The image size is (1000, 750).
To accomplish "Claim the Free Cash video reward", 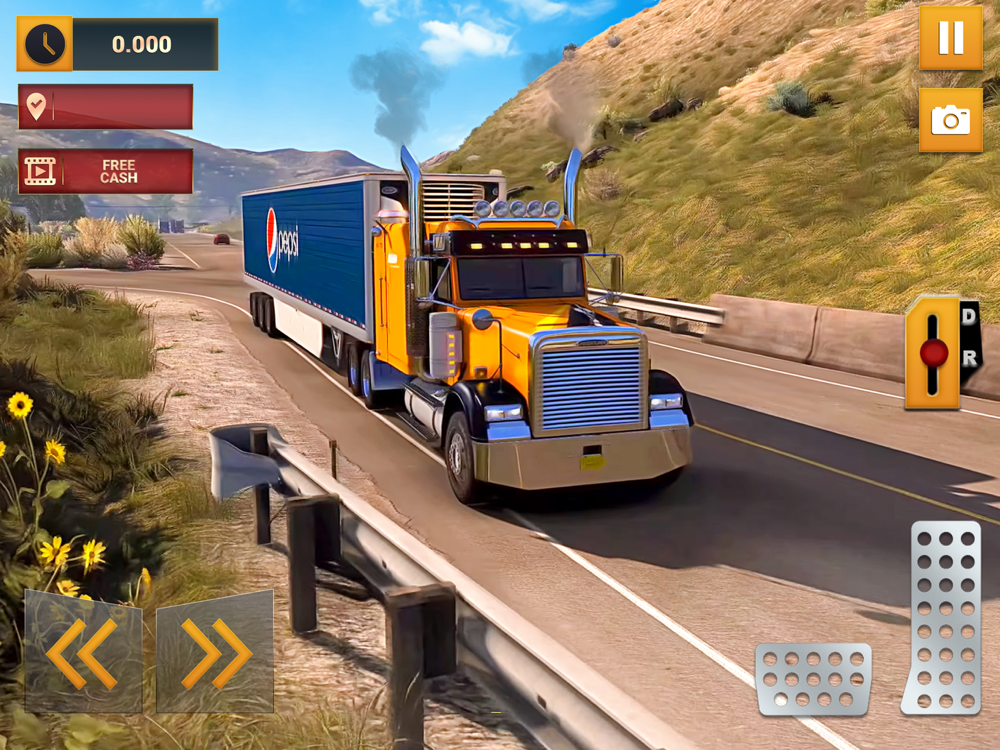I will (105, 171).
